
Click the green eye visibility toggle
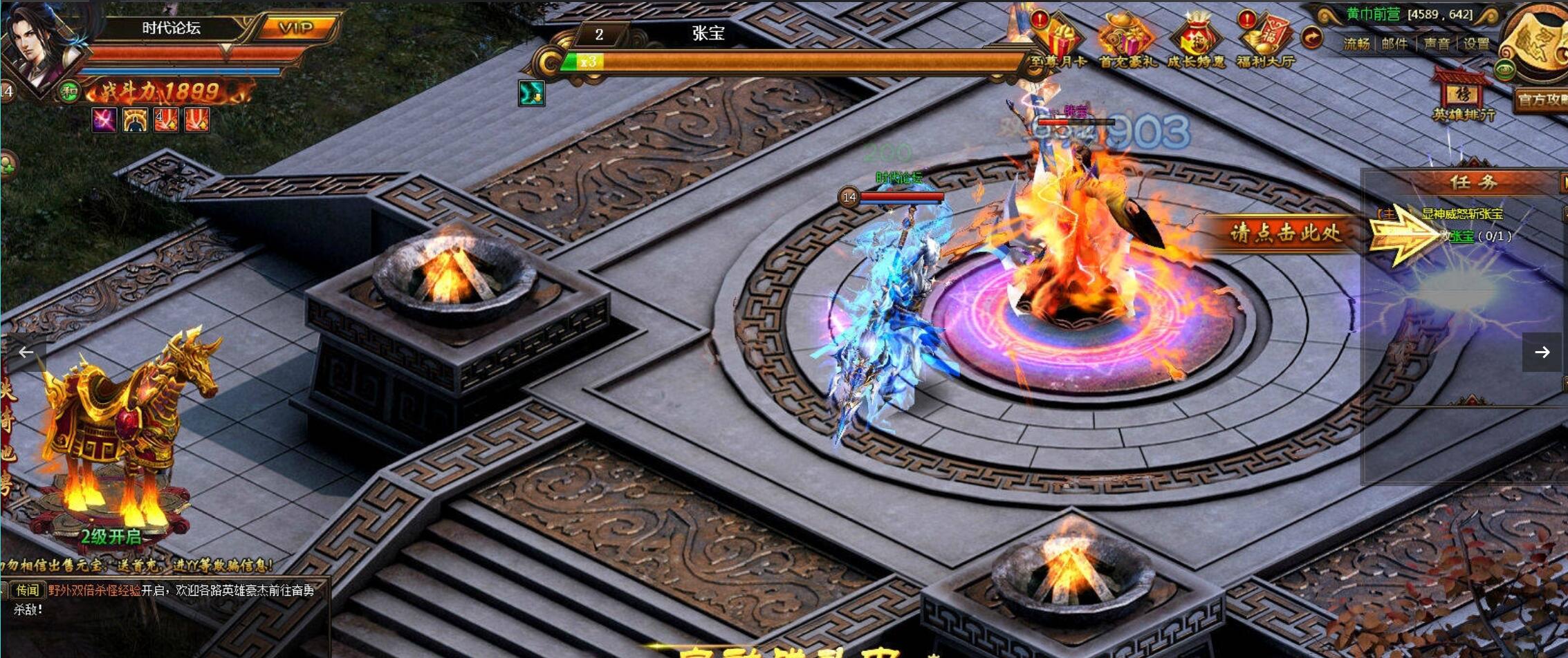pyautogui.click(x=1505, y=70)
